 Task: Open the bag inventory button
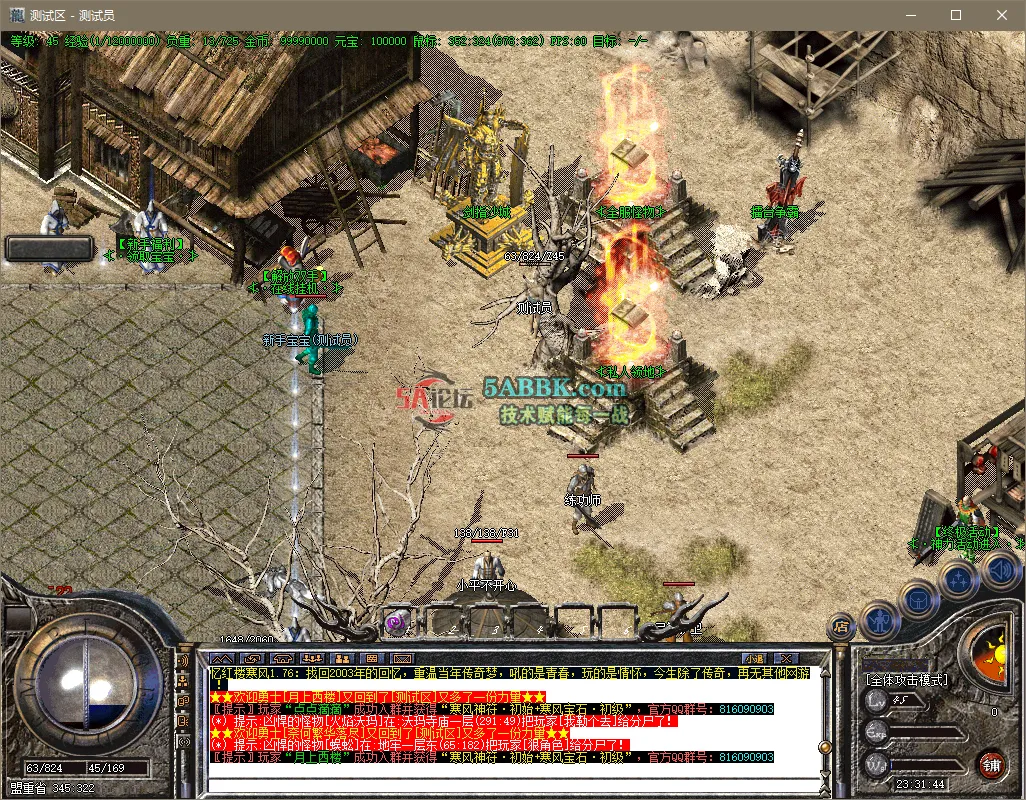click(919, 600)
